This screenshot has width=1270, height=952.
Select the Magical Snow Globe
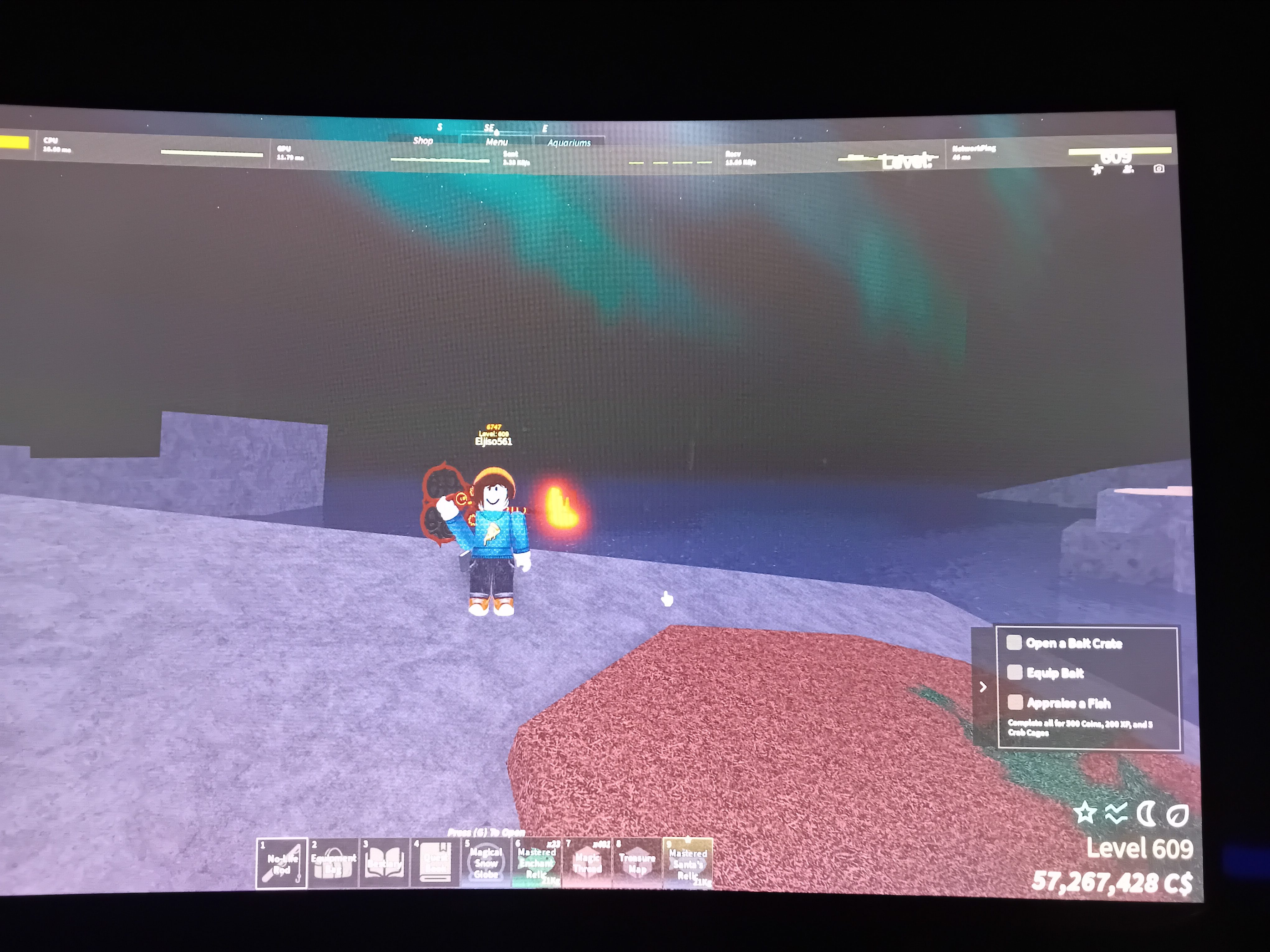[485, 863]
